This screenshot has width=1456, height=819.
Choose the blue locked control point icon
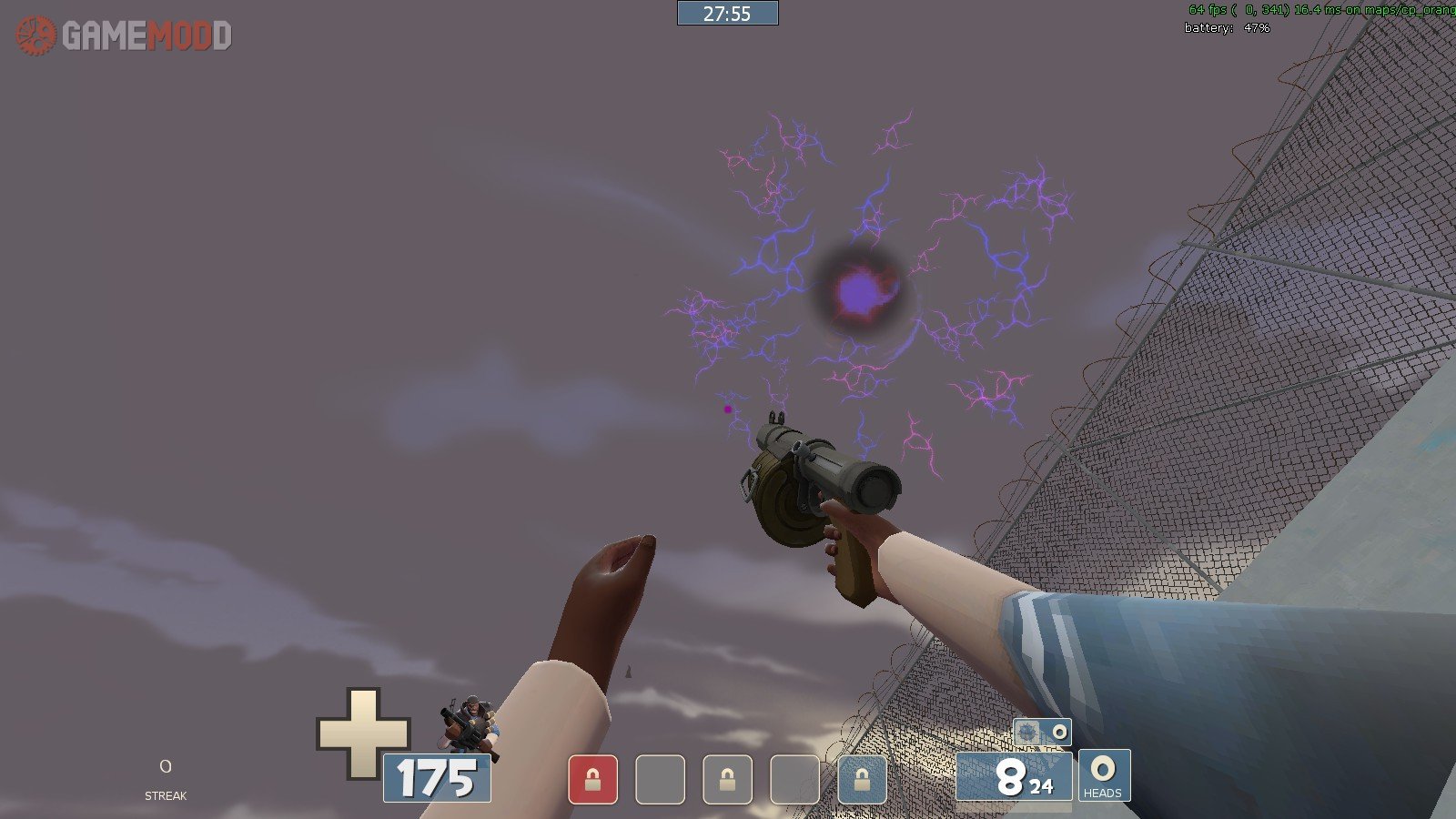point(861,780)
